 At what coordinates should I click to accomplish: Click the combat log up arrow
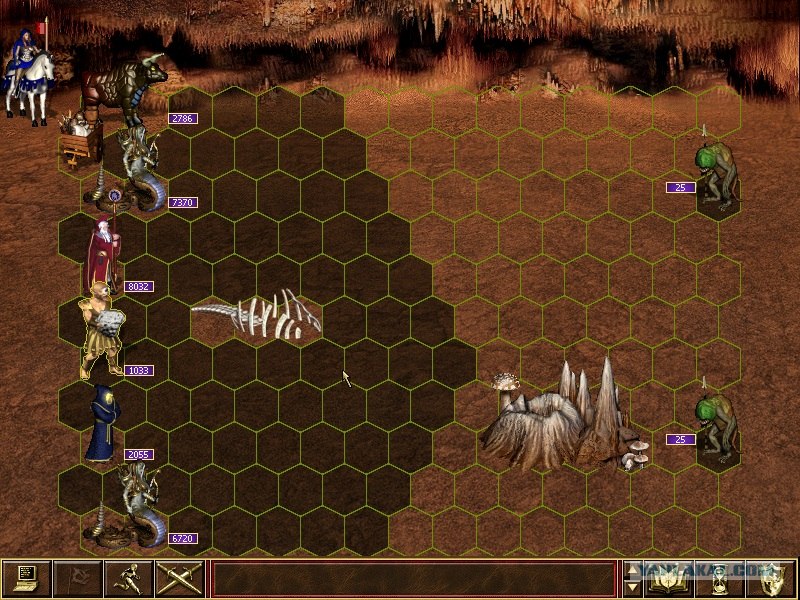tap(631, 569)
